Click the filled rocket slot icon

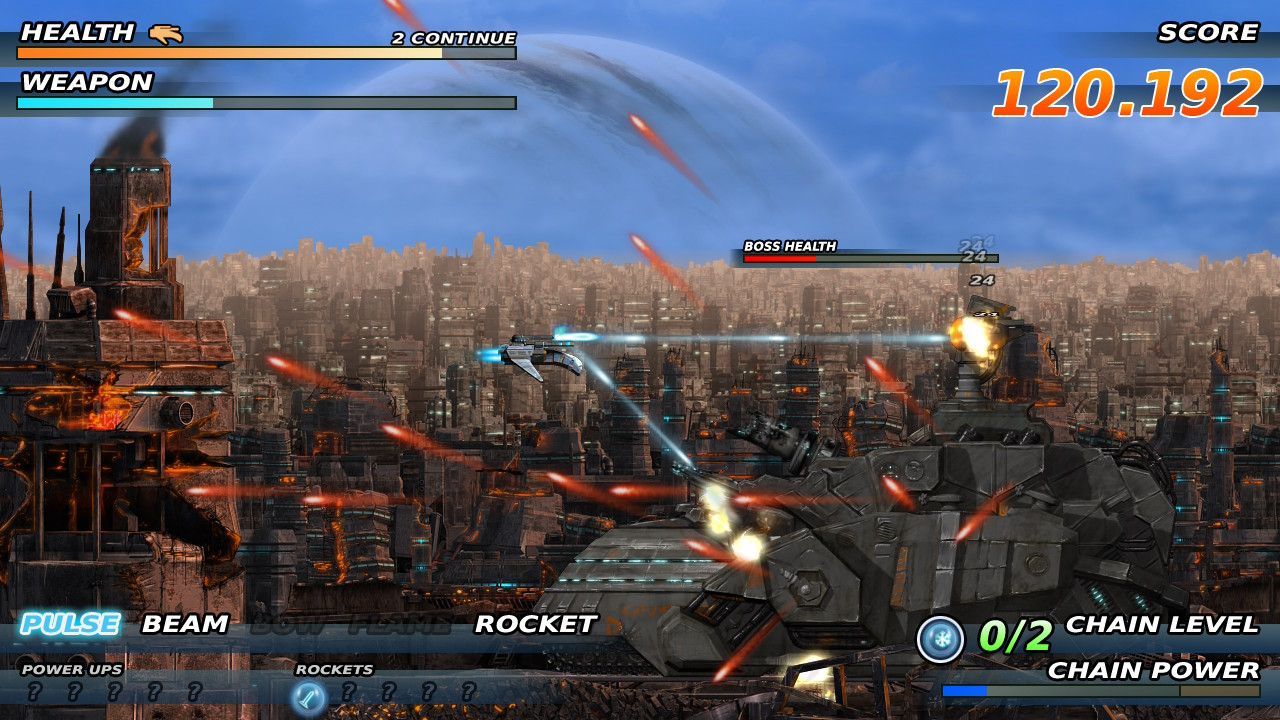(x=307, y=692)
